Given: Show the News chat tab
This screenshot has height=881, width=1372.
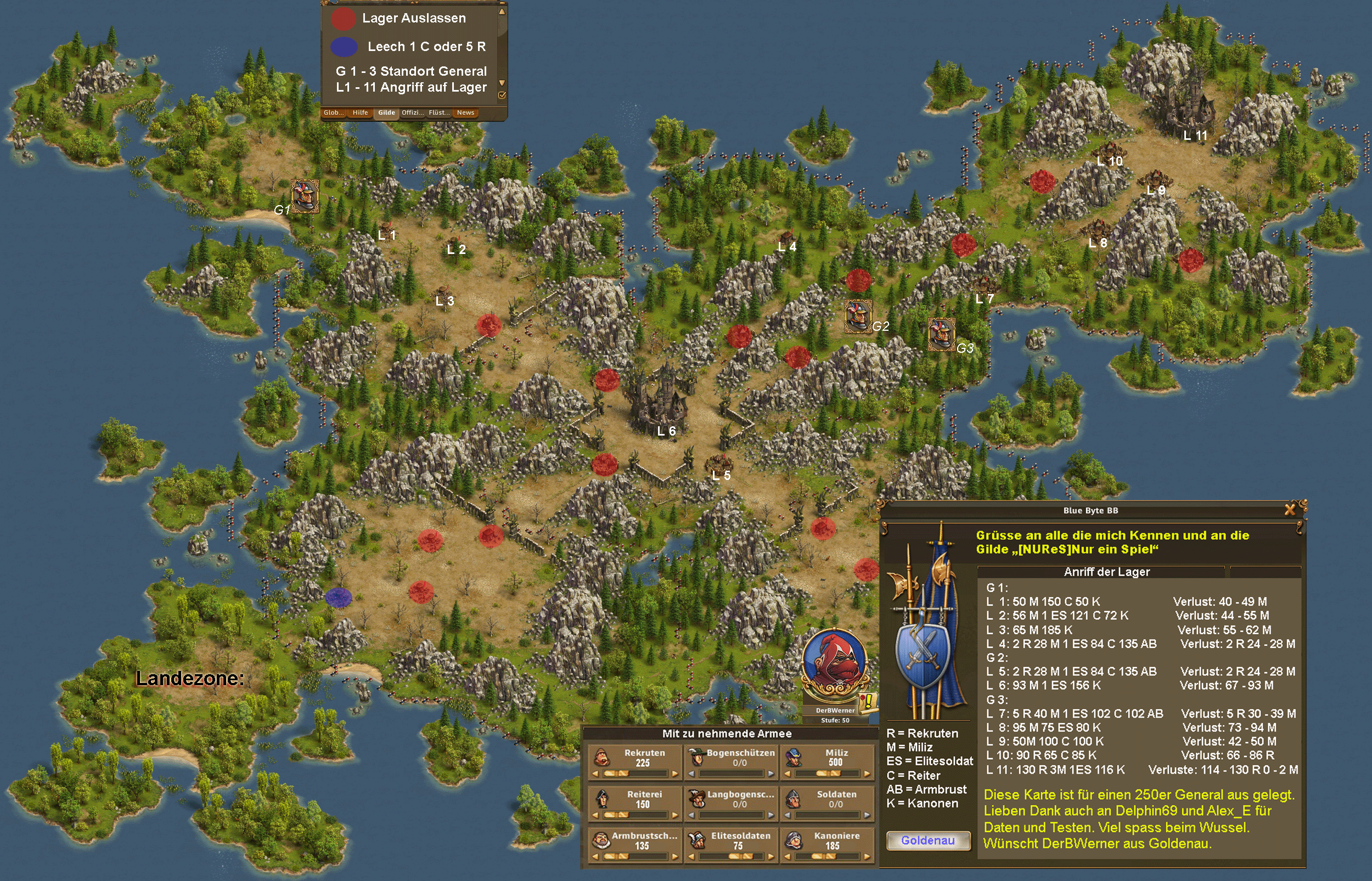Looking at the screenshot, I should point(465,112).
